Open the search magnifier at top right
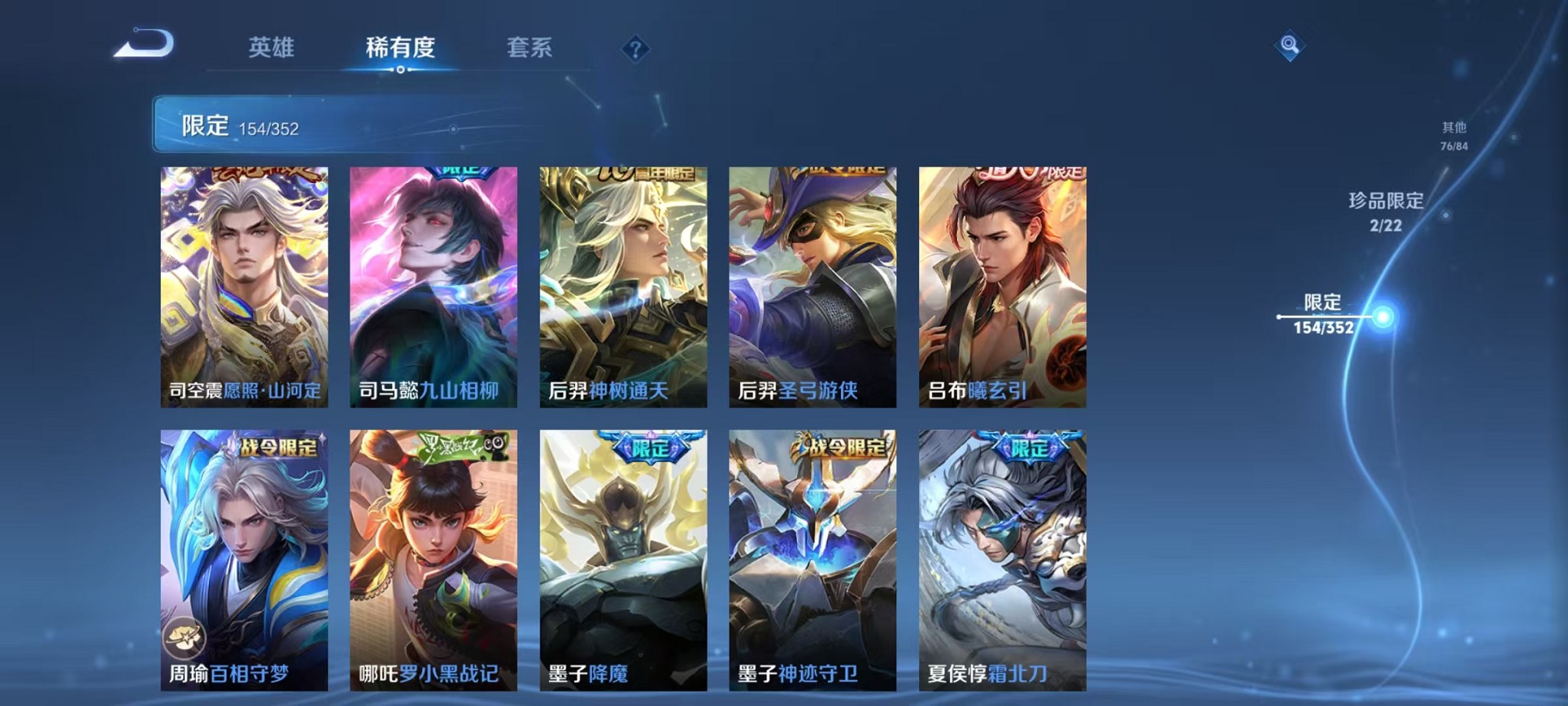This screenshot has width=1568, height=706. (1291, 46)
